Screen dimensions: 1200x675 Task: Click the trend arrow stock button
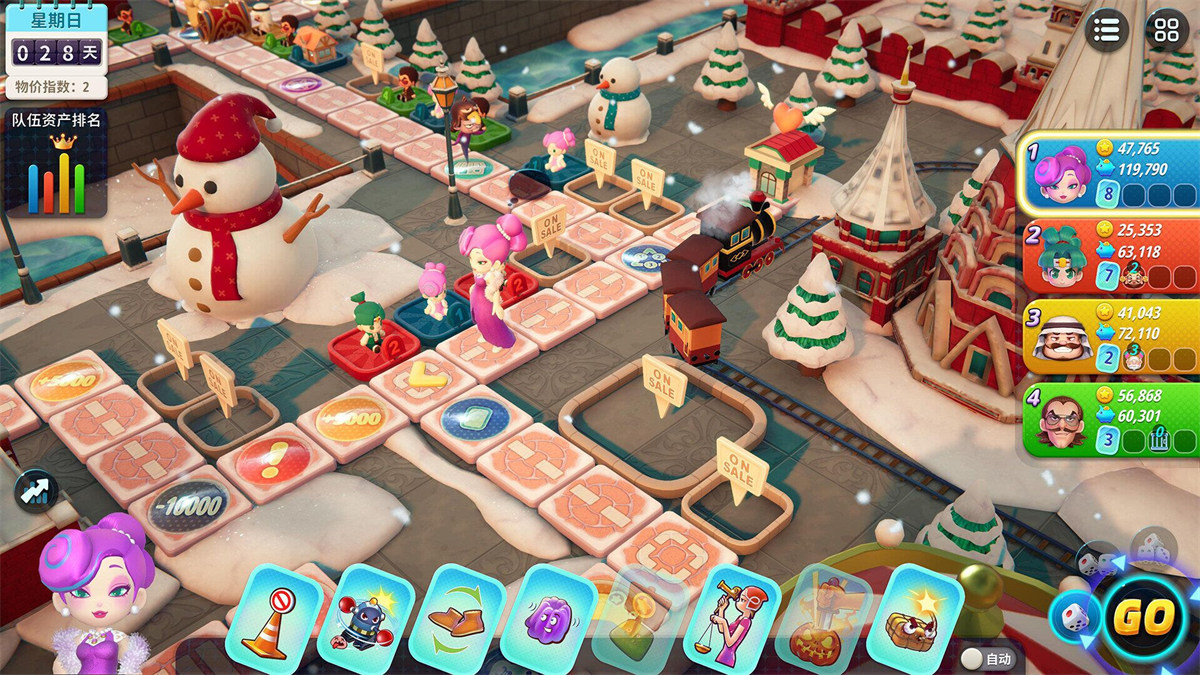coord(36,491)
